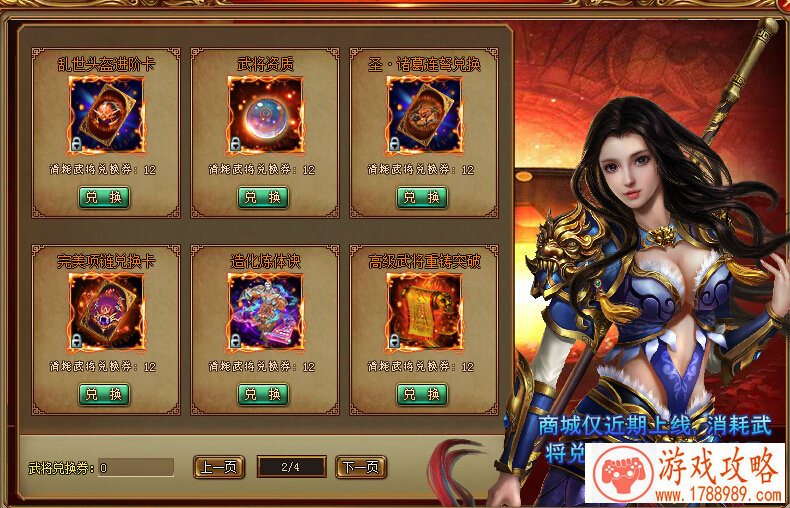Viewport: 790px width, 508px height.
Task: Exchange for 圣·诸葛连弩兑换 card
Action: click(x=424, y=197)
